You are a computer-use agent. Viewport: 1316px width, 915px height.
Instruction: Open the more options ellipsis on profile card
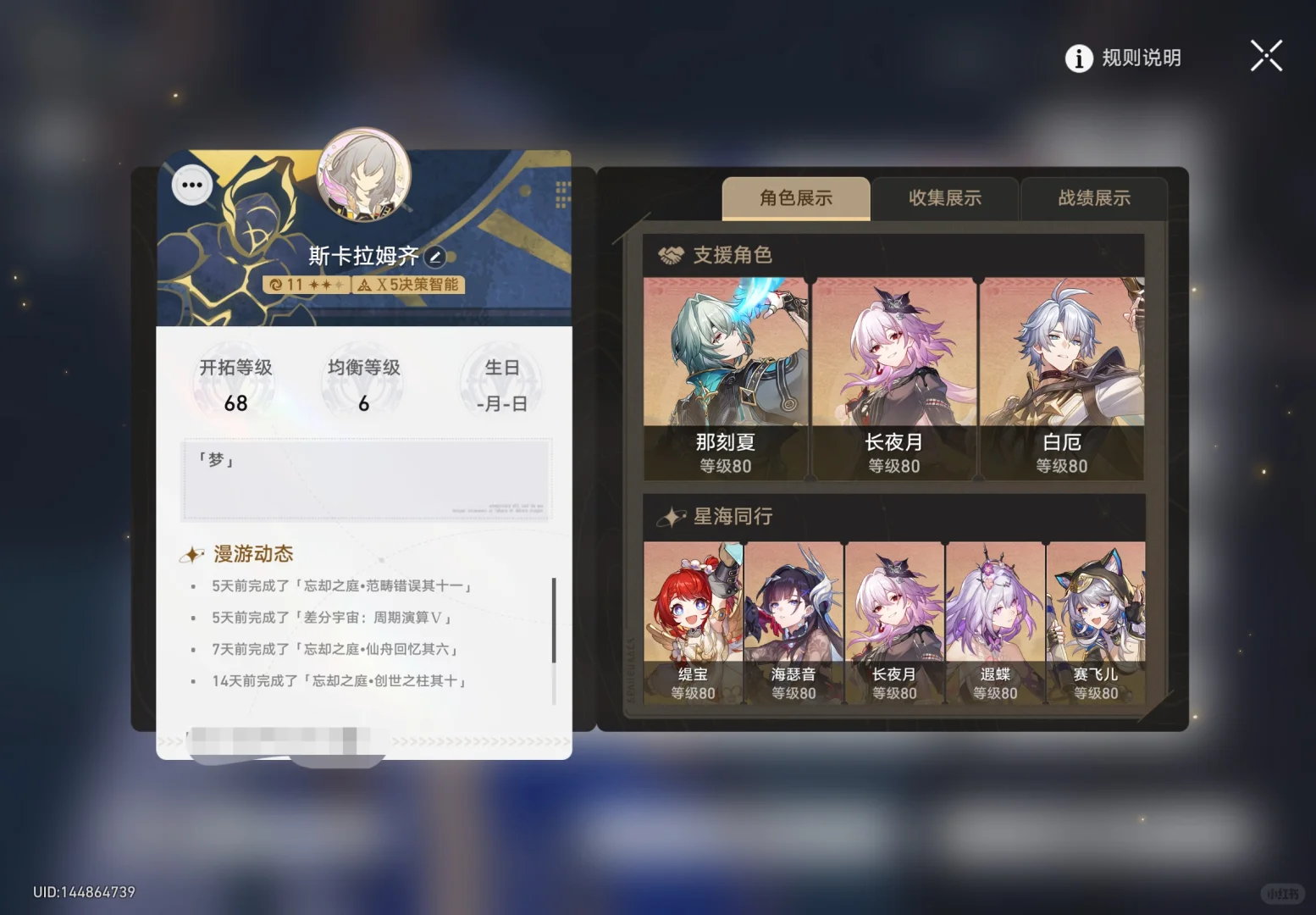click(x=191, y=183)
